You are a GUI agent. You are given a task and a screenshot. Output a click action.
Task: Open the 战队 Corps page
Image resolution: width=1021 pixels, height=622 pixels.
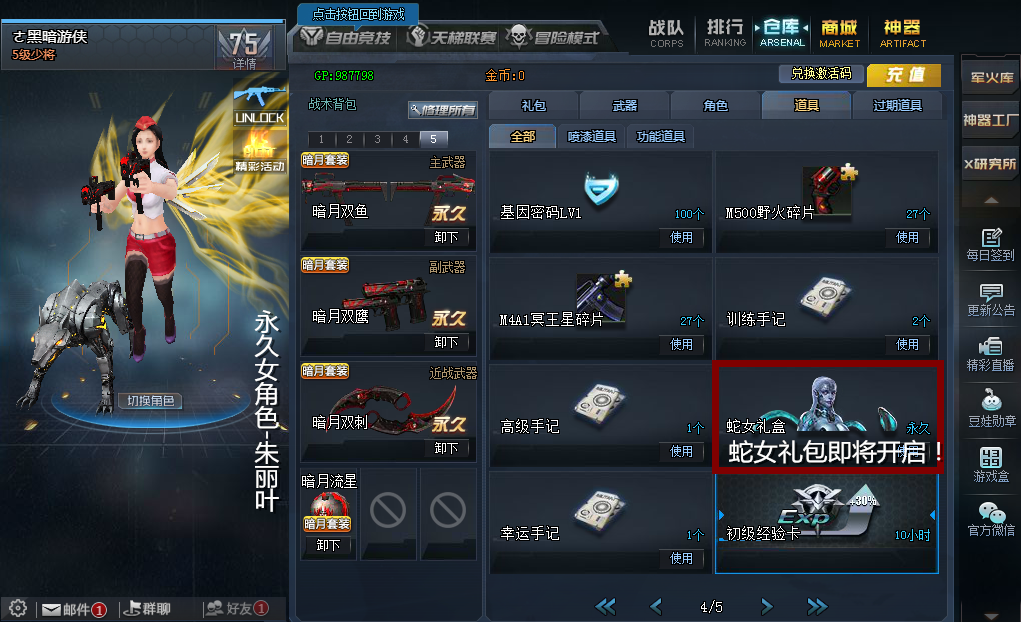click(666, 32)
